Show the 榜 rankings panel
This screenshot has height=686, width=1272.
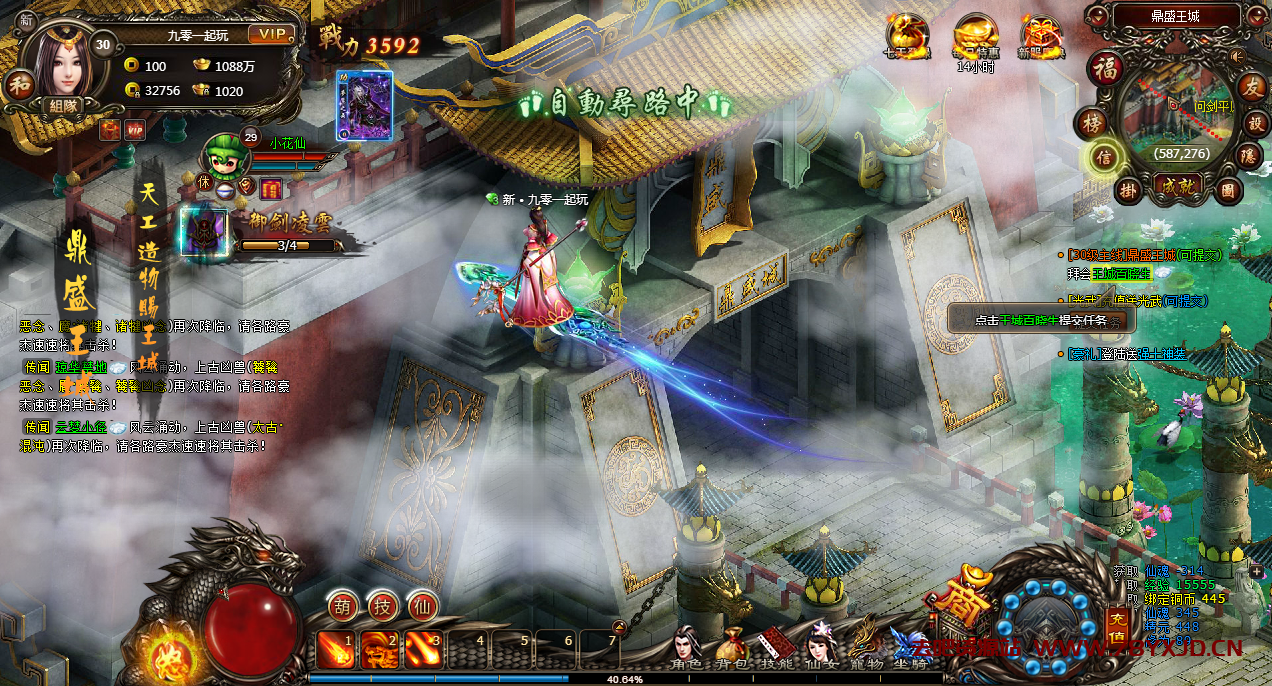click(1090, 123)
